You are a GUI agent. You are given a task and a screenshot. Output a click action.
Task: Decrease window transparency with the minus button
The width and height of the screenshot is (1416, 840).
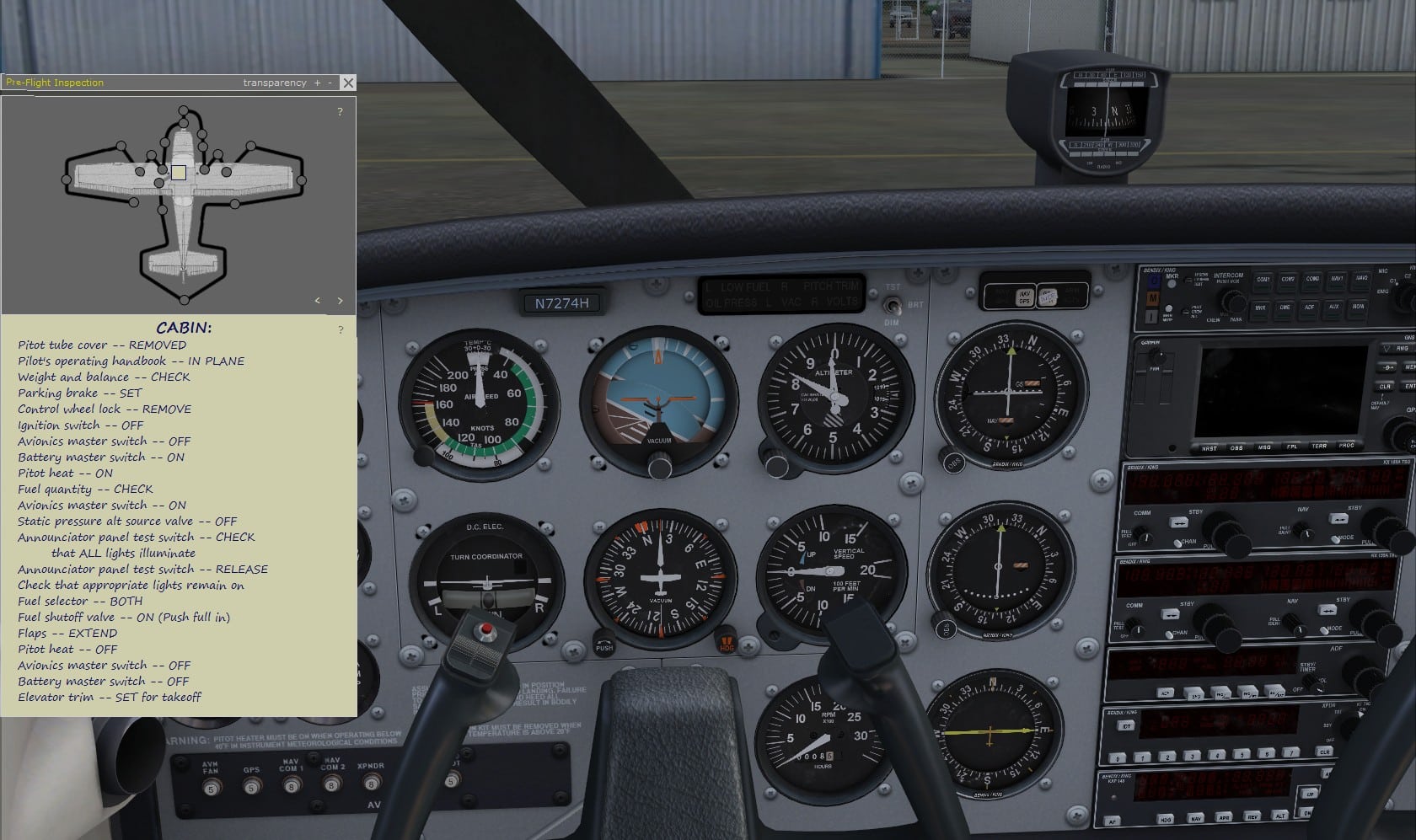click(x=330, y=83)
